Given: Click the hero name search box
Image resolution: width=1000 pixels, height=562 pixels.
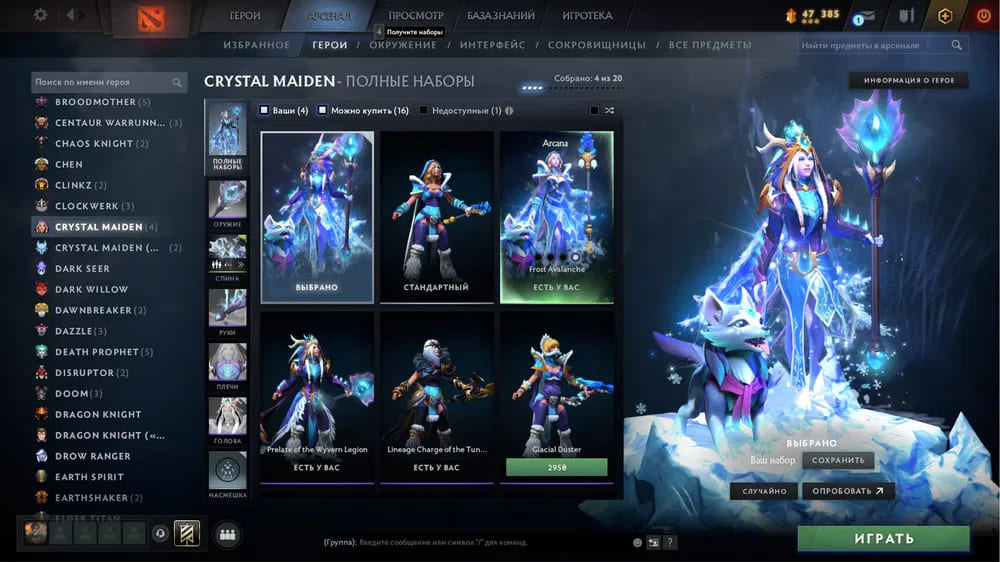Looking at the screenshot, I should point(102,82).
